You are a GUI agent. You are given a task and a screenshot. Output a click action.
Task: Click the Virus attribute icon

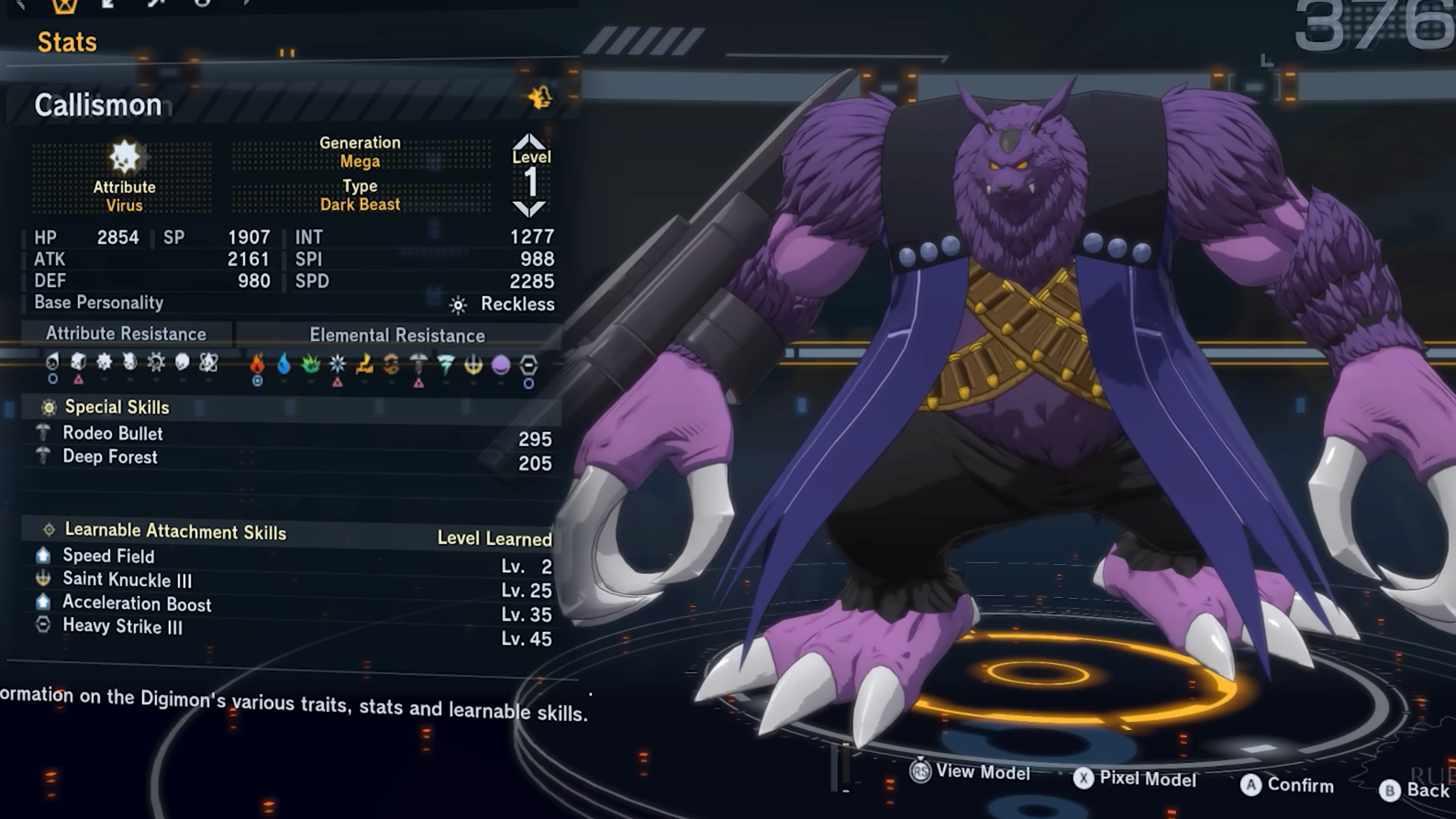(x=124, y=157)
